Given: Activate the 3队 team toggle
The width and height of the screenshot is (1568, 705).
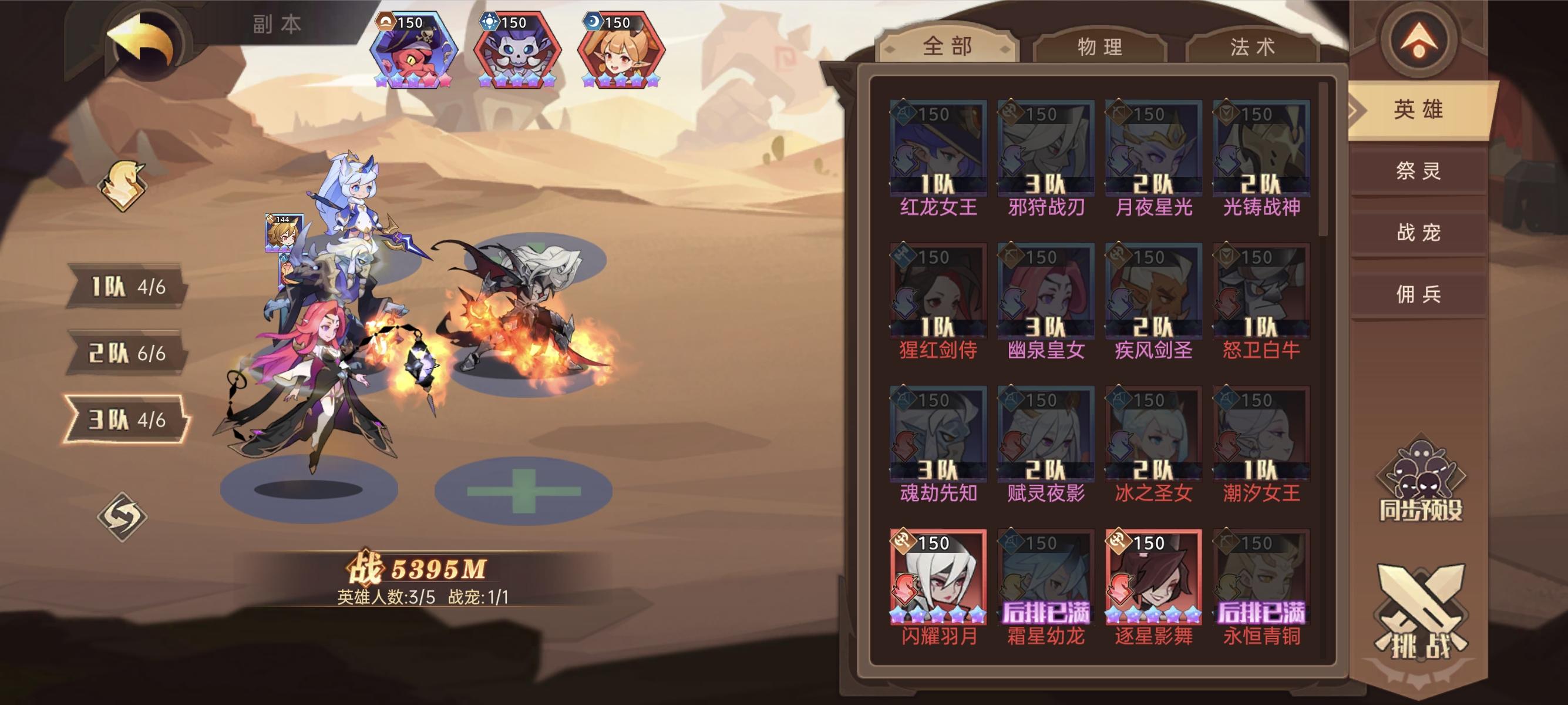Looking at the screenshot, I should pyautogui.click(x=128, y=419).
